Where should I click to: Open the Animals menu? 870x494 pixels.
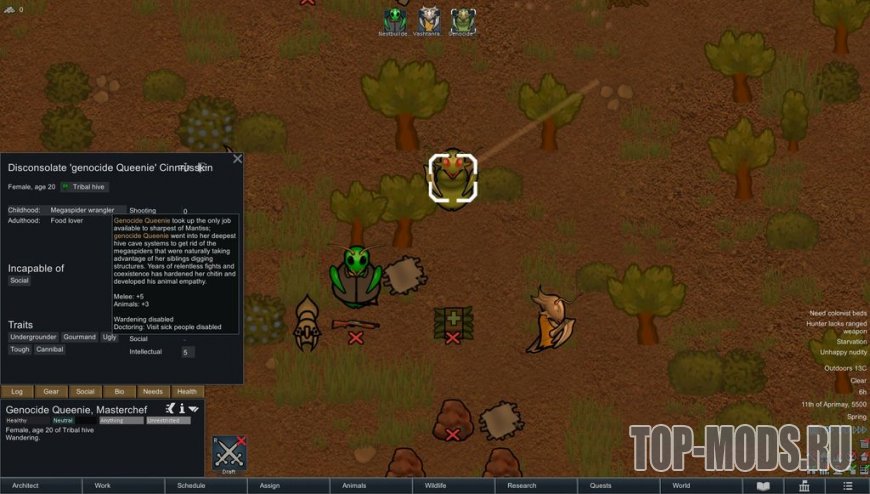click(354, 486)
